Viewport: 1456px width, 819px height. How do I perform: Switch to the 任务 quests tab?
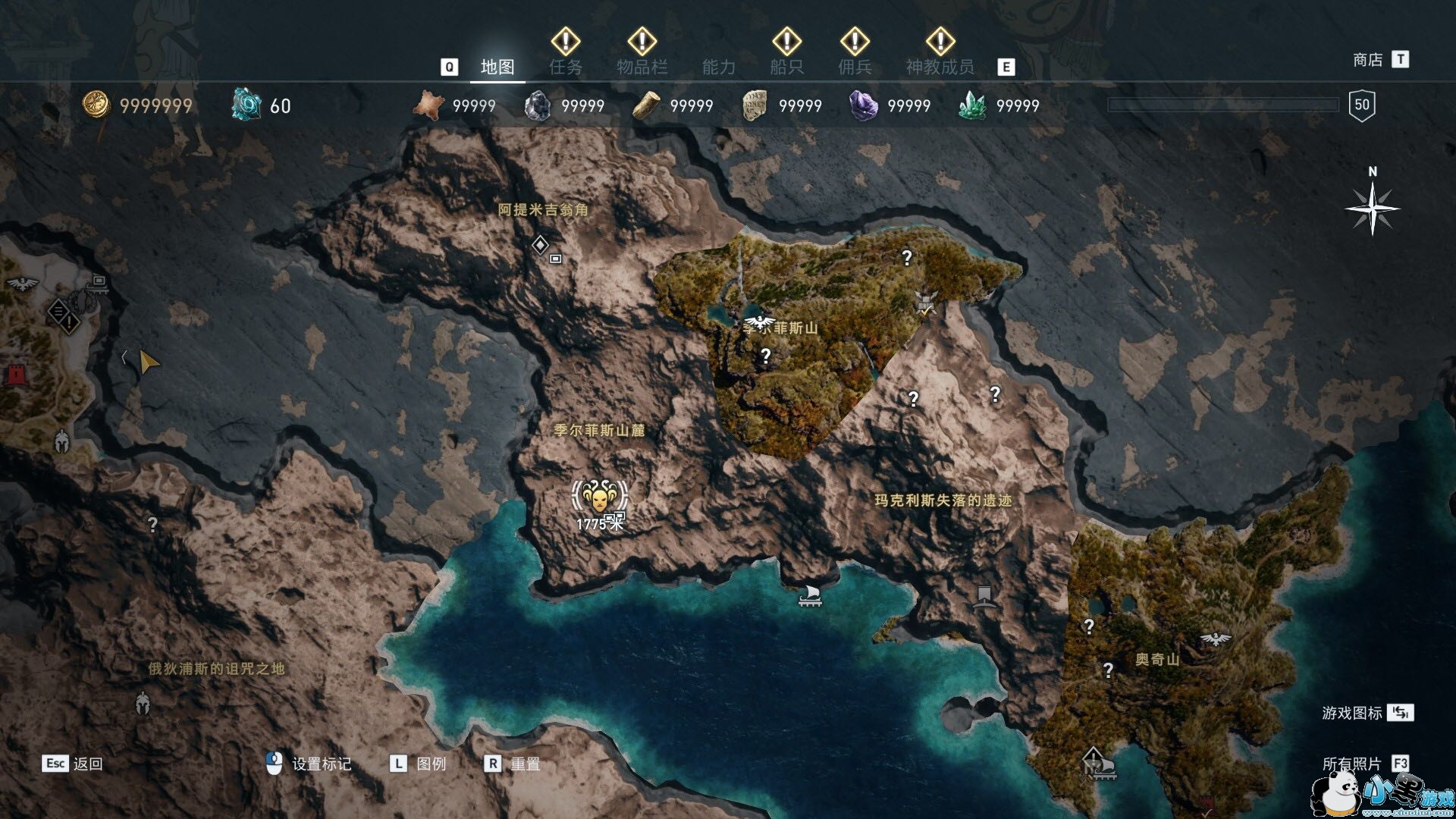coord(566,67)
